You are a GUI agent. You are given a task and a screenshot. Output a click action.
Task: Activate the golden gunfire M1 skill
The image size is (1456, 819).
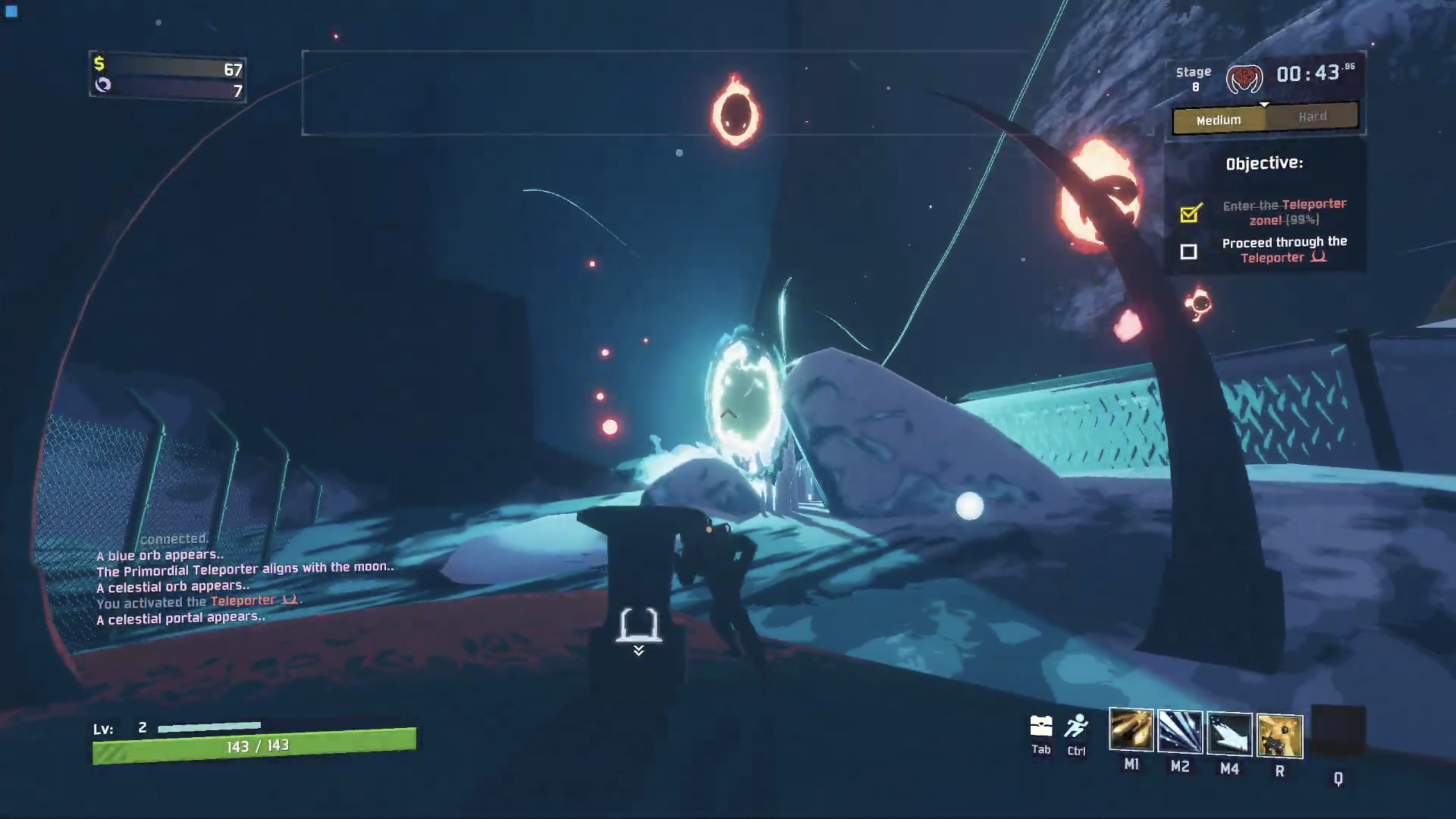[1131, 730]
